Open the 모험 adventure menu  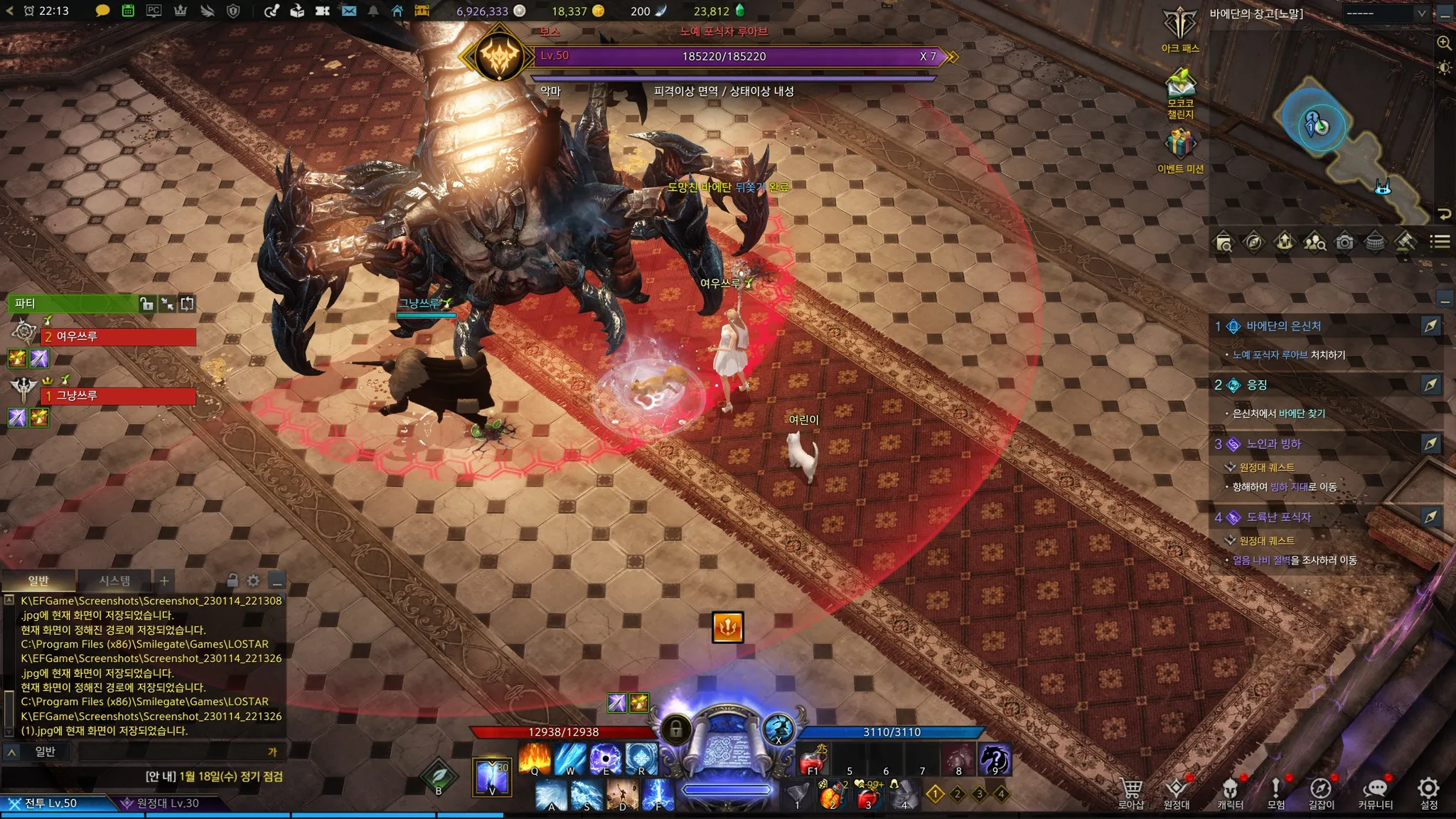1275,792
